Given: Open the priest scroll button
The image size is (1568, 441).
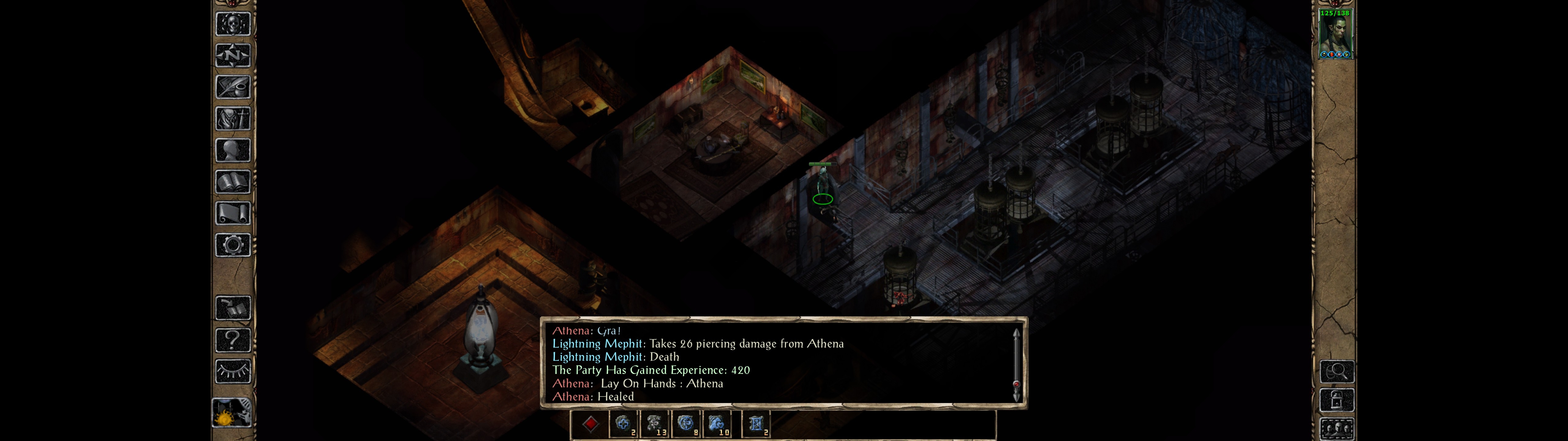Looking at the screenshot, I should (x=232, y=214).
